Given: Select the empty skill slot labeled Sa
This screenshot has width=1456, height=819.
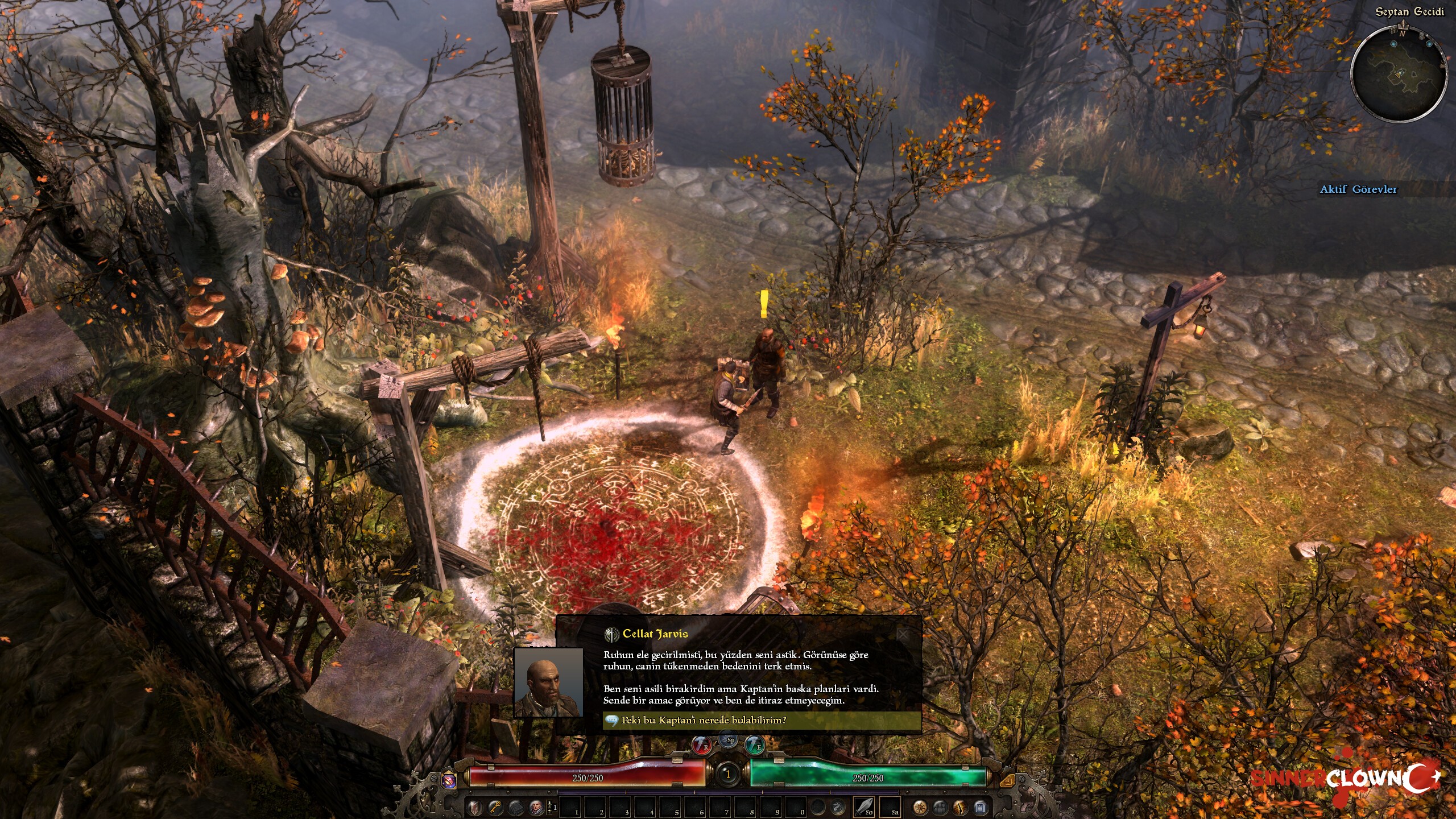Looking at the screenshot, I should click(890, 806).
